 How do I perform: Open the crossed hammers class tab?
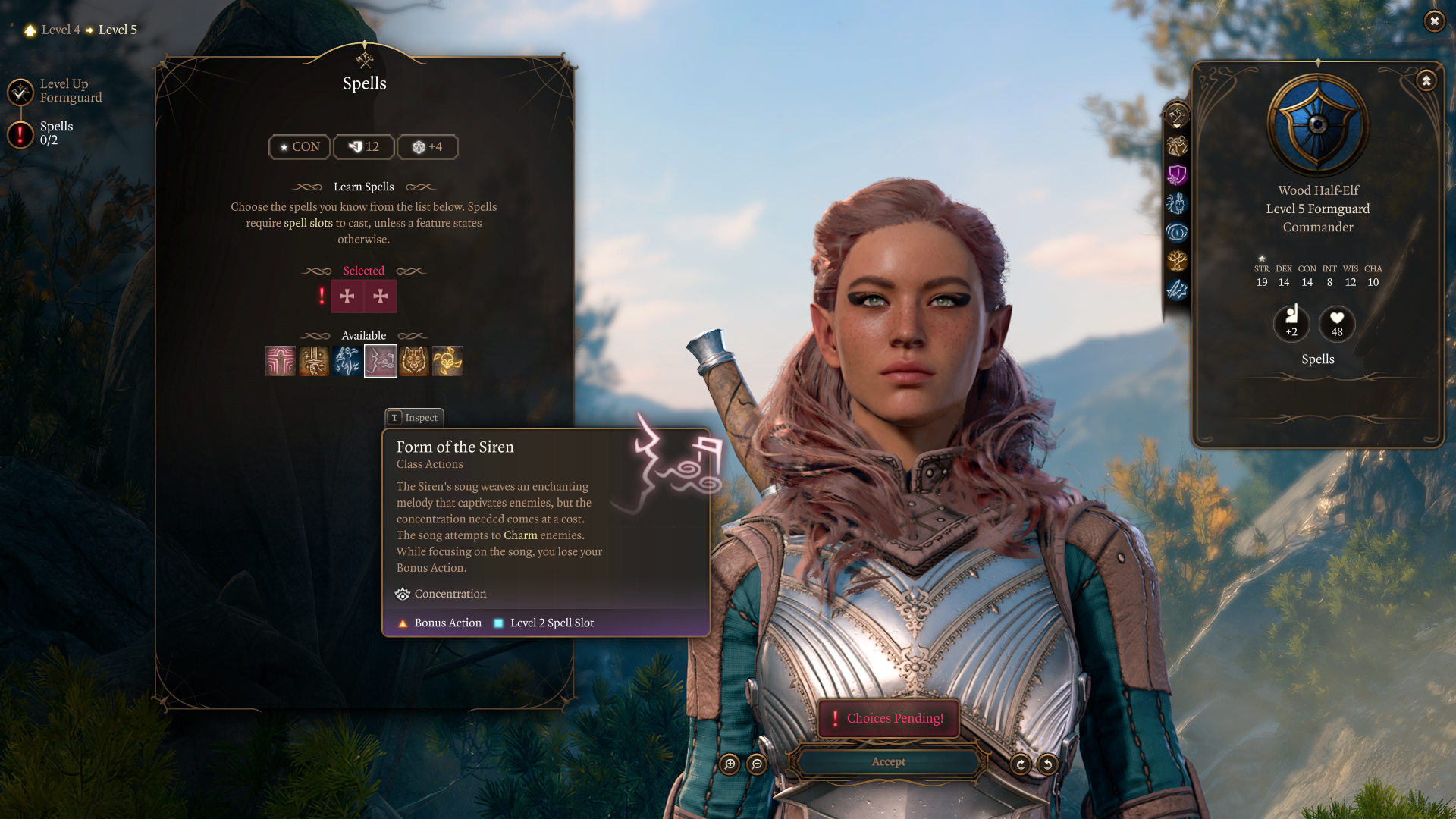[x=1177, y=117]
